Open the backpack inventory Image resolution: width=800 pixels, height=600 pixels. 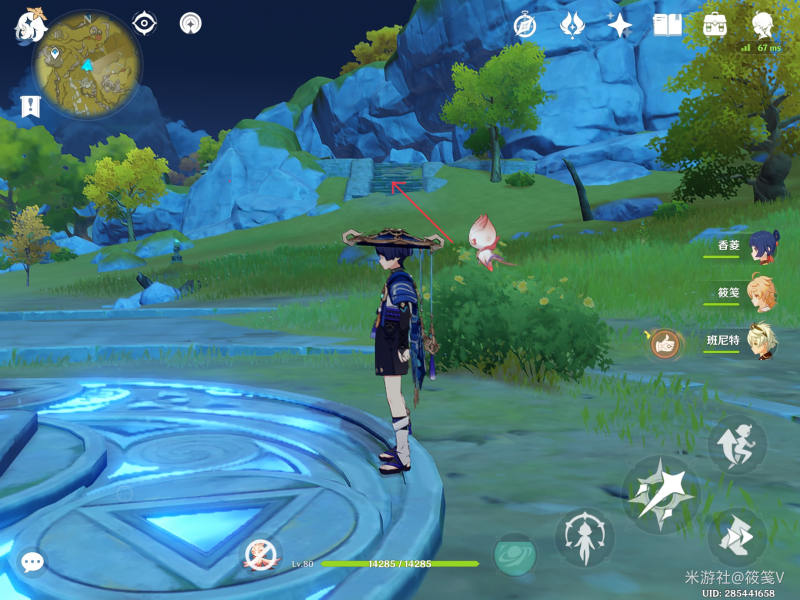(x=715, y=24)
